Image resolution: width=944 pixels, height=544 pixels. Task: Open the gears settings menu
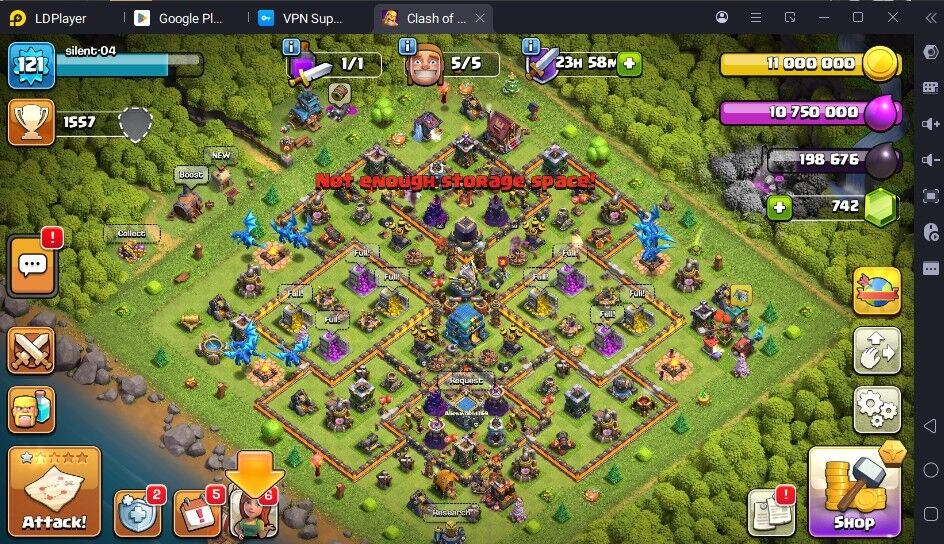click(877, 409)
